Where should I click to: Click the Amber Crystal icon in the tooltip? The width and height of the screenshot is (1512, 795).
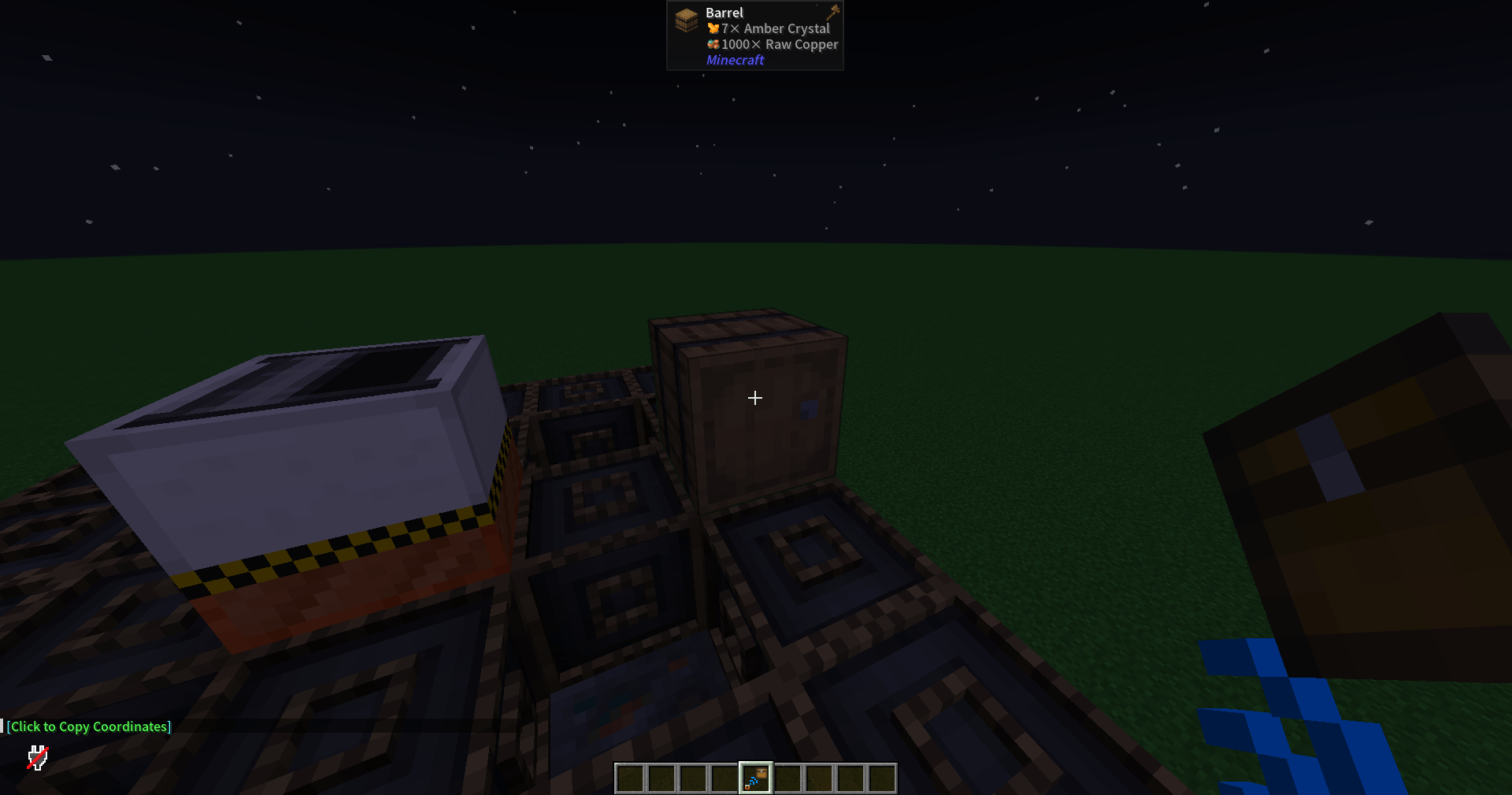[x=712, y=28]
